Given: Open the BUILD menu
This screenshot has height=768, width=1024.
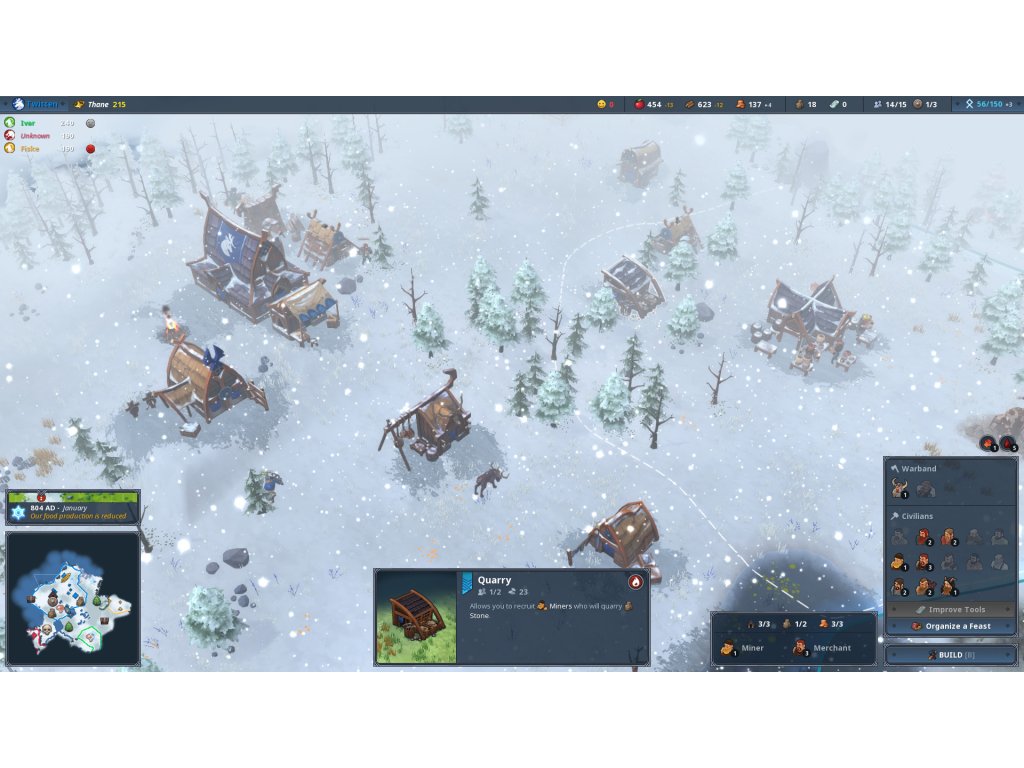Looking at the screenshot, I should [949, 655].
